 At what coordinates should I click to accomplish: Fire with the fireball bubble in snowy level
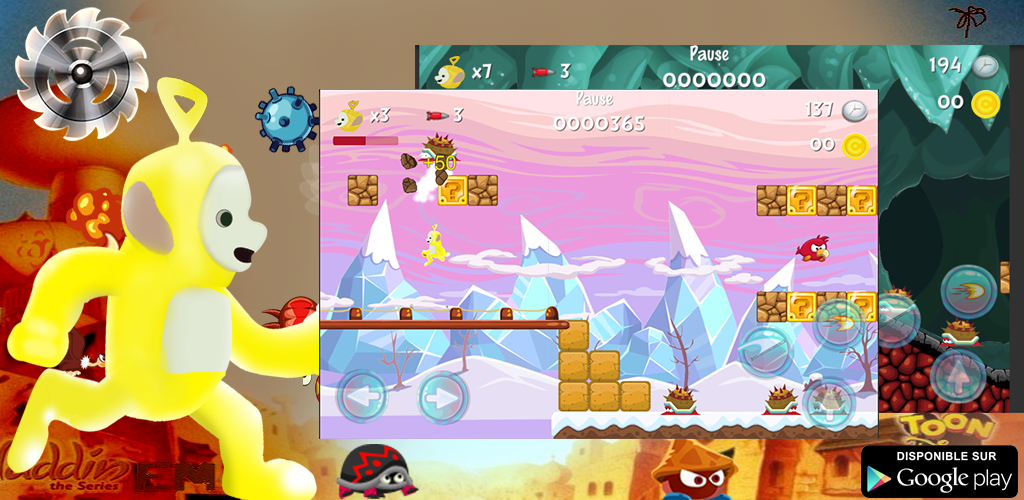[838, 322]
